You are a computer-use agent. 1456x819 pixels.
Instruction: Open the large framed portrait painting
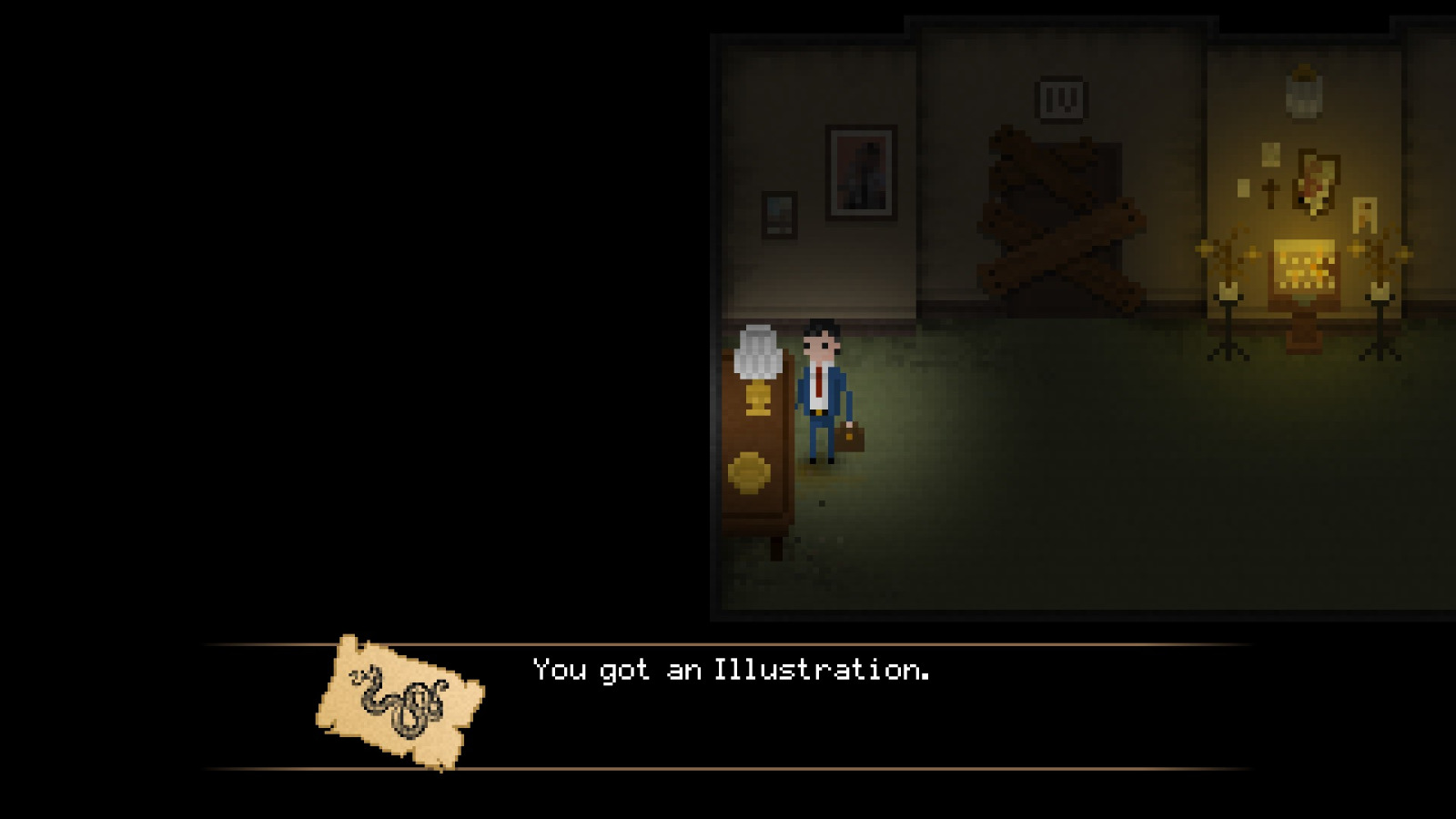(x=862, y=171)
